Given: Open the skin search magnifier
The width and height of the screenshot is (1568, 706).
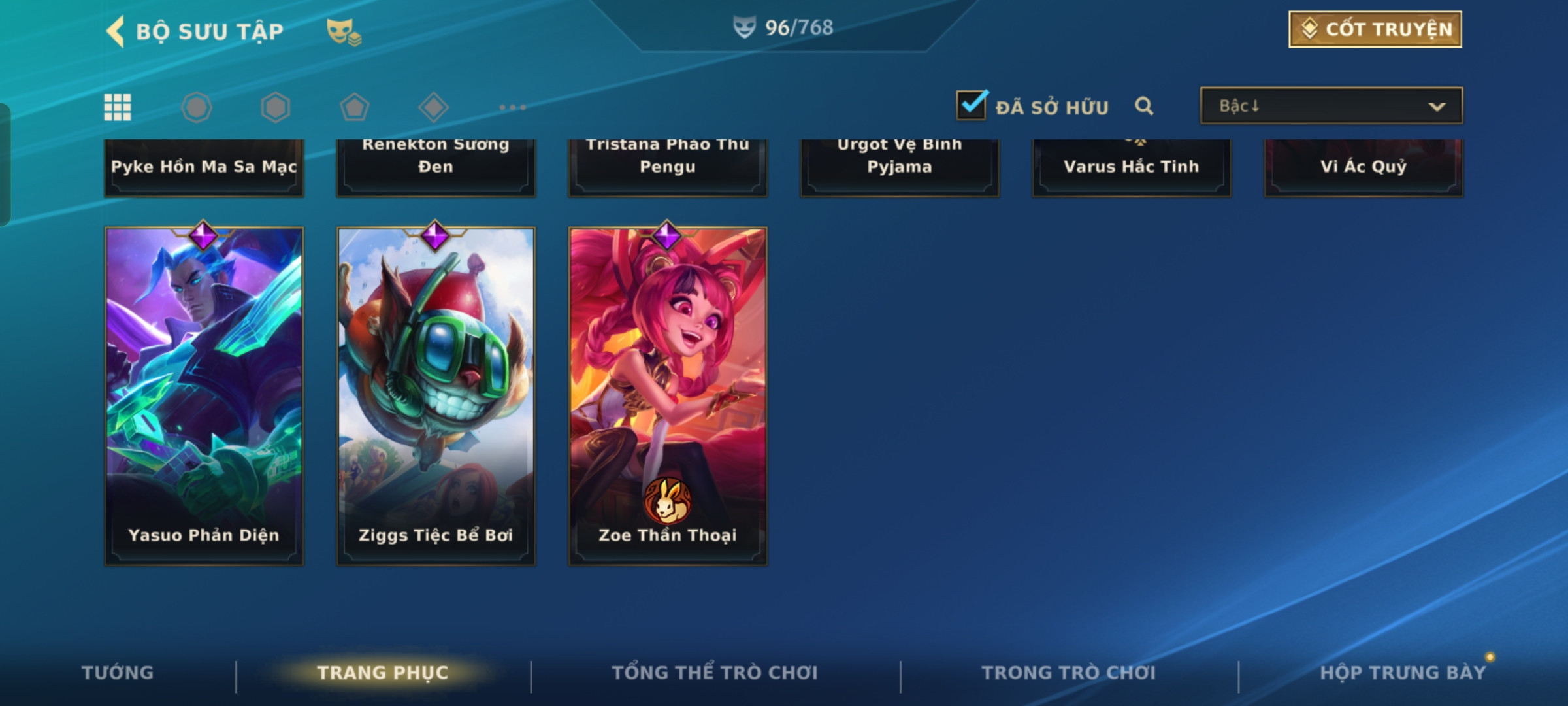Looking at the screenshot, I should pos(1144,106).
